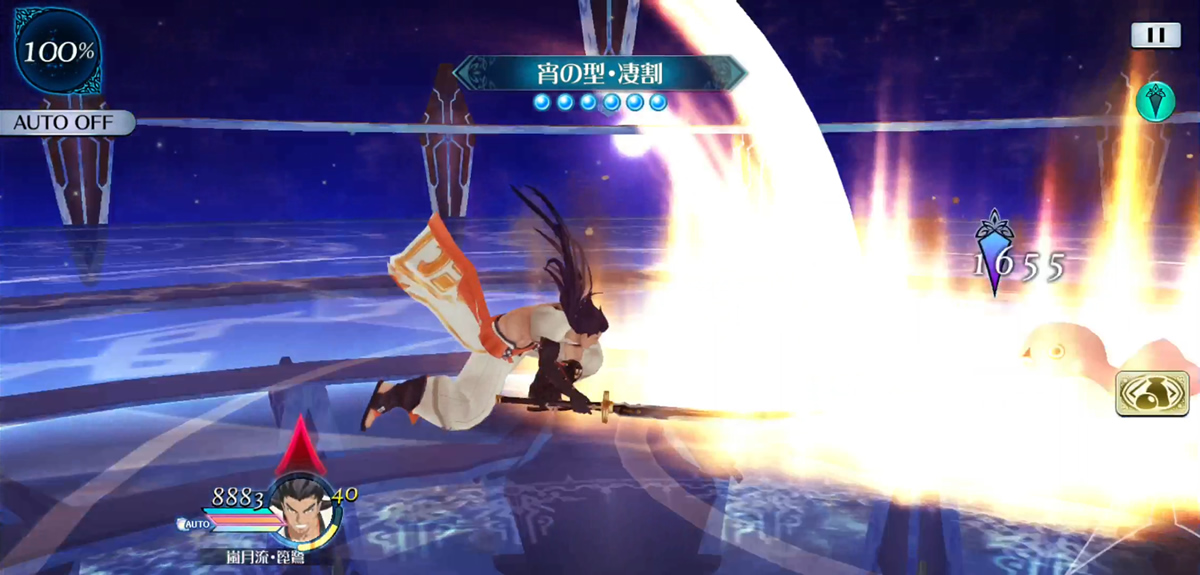Image resolution: width=1200 pixels, height=575 pixels.
Task: Tap the teal crystal icon
Action: click(x=1155, y=101)
